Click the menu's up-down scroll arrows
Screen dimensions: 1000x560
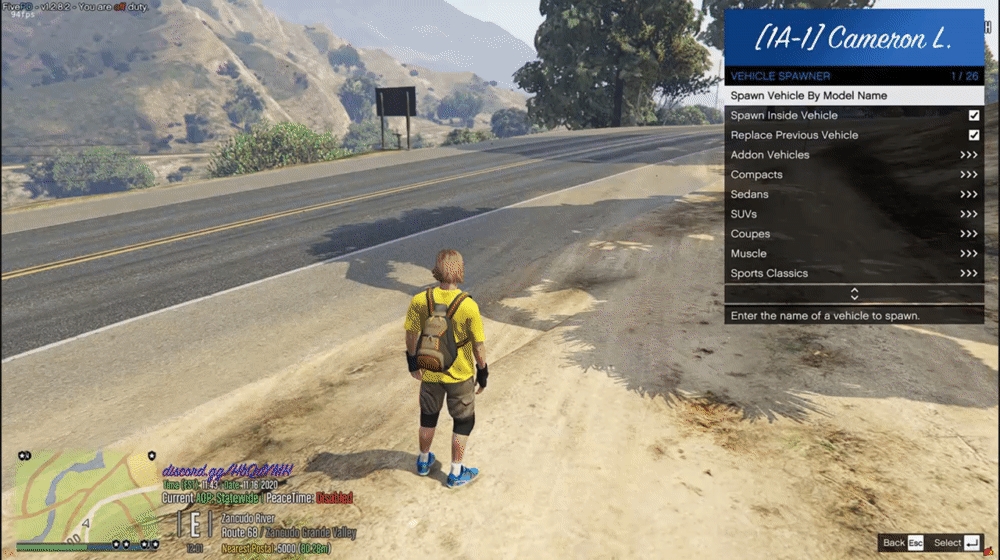tap(854, 294)
